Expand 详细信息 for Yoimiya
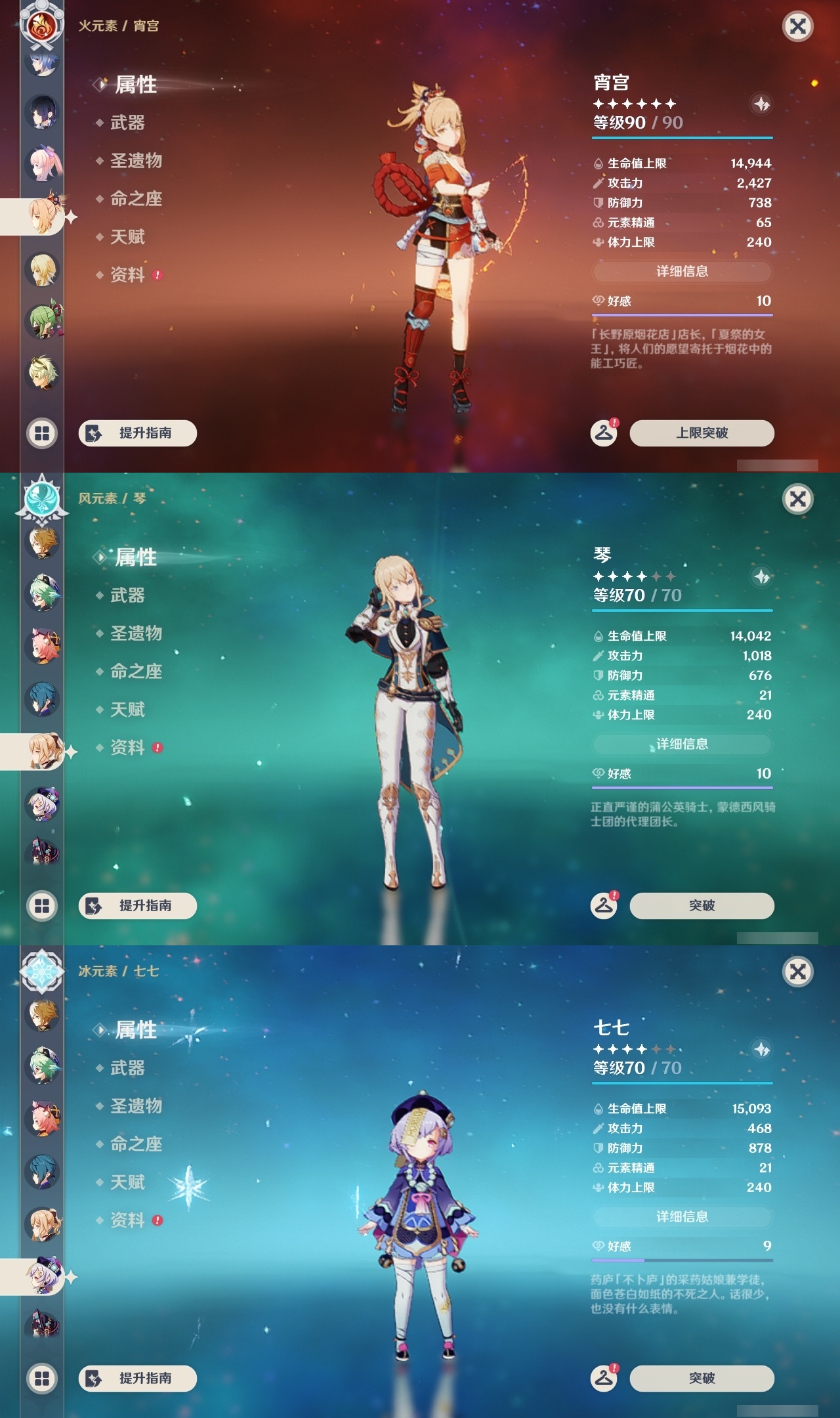 coord(681,272)
